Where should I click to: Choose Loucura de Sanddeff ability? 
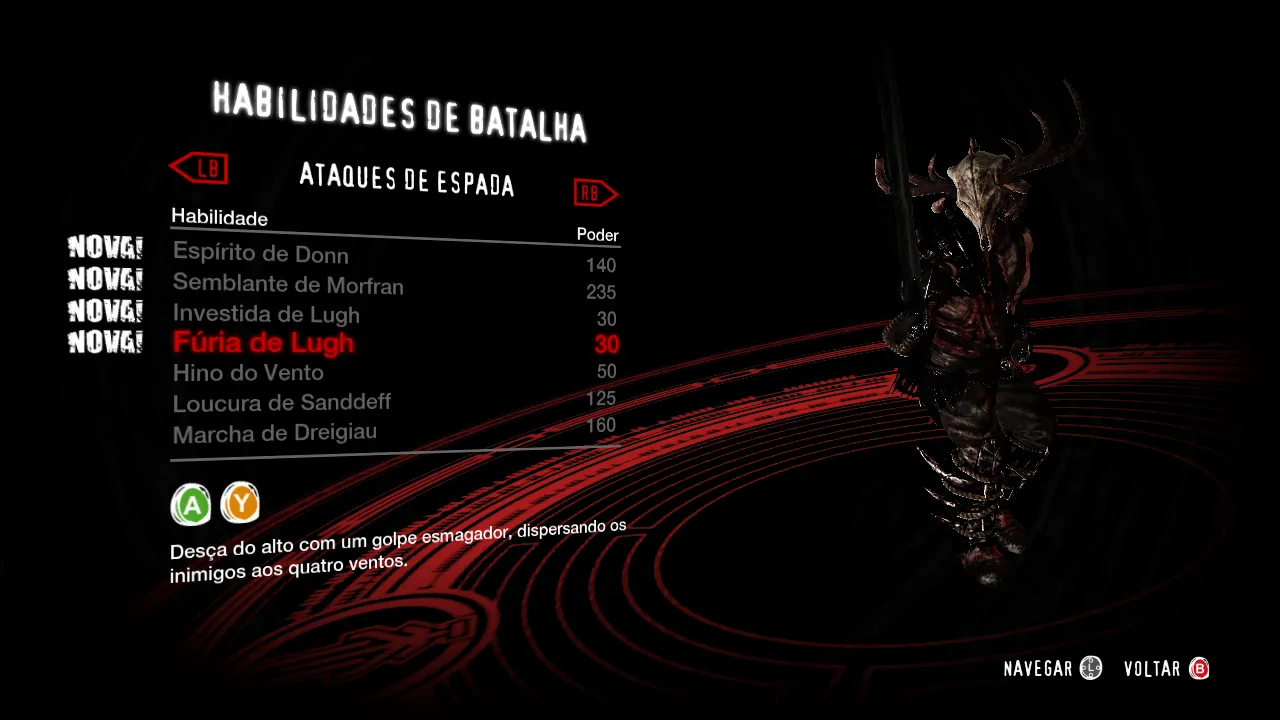coord(282,403)
